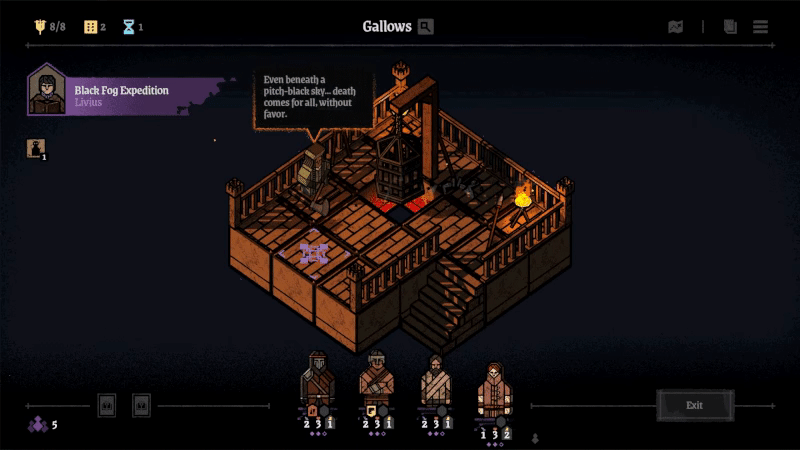The image size is (800, 450).
Task: Open the map screen icon
Action: click(676, 27)
